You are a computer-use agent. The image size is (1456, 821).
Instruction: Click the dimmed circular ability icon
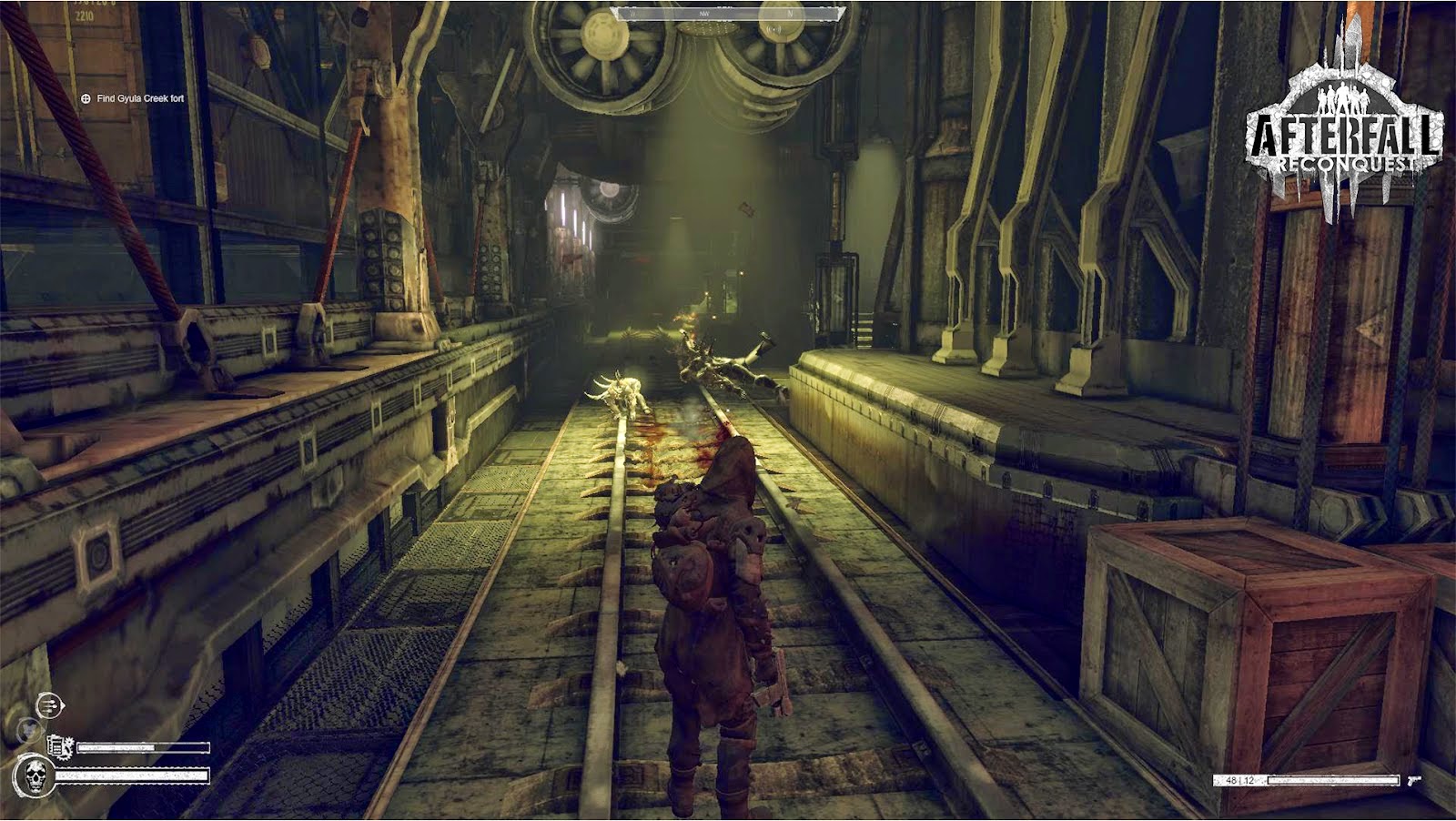[27, 728]
